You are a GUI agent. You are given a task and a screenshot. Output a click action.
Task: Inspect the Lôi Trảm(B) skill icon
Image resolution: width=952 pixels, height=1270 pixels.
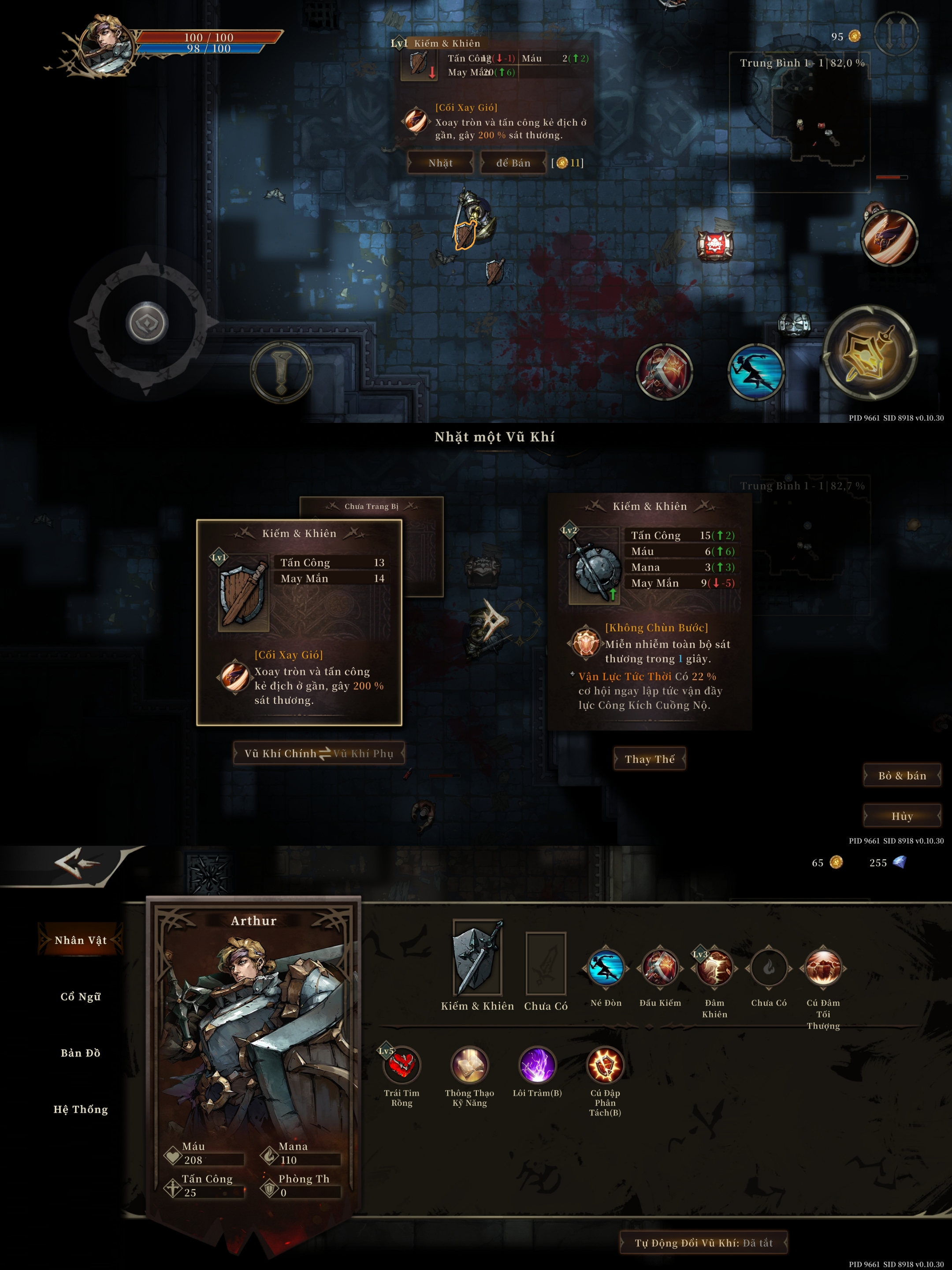[537, 1065]
